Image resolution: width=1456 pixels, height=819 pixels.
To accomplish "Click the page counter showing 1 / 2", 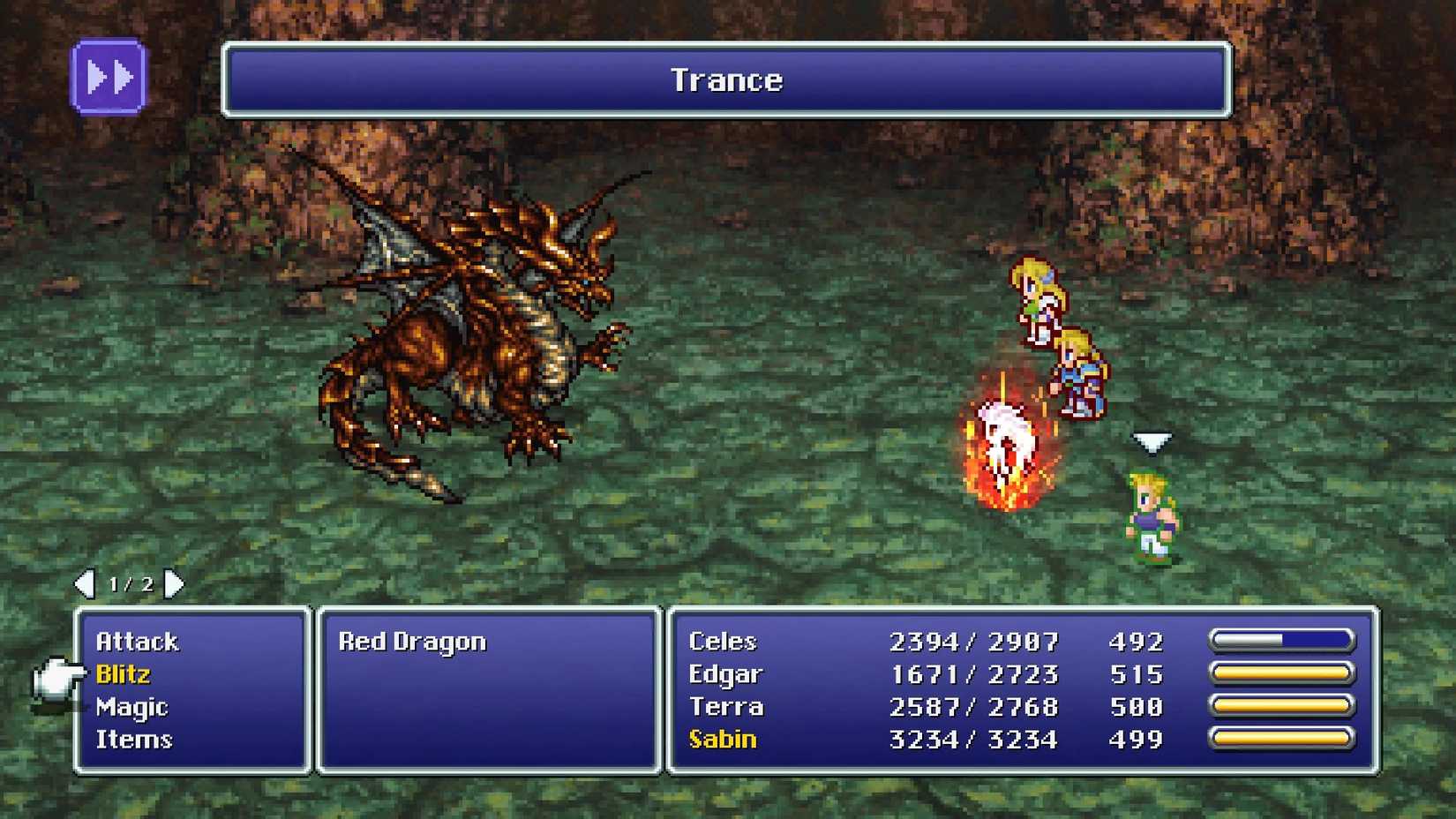I will 131,582.
